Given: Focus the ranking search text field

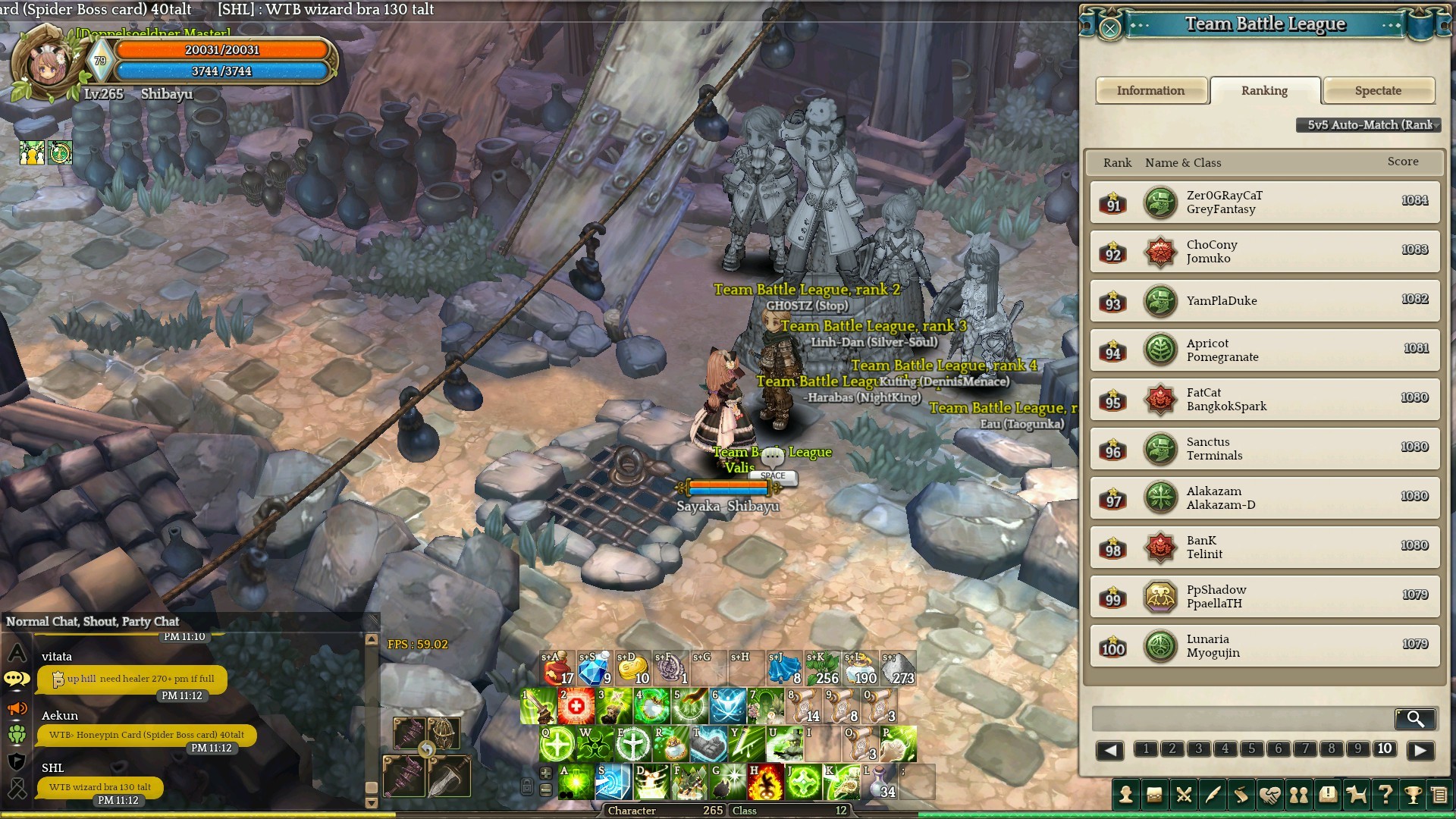Looking at the screenshot, I should click(x=1241, y=718).
